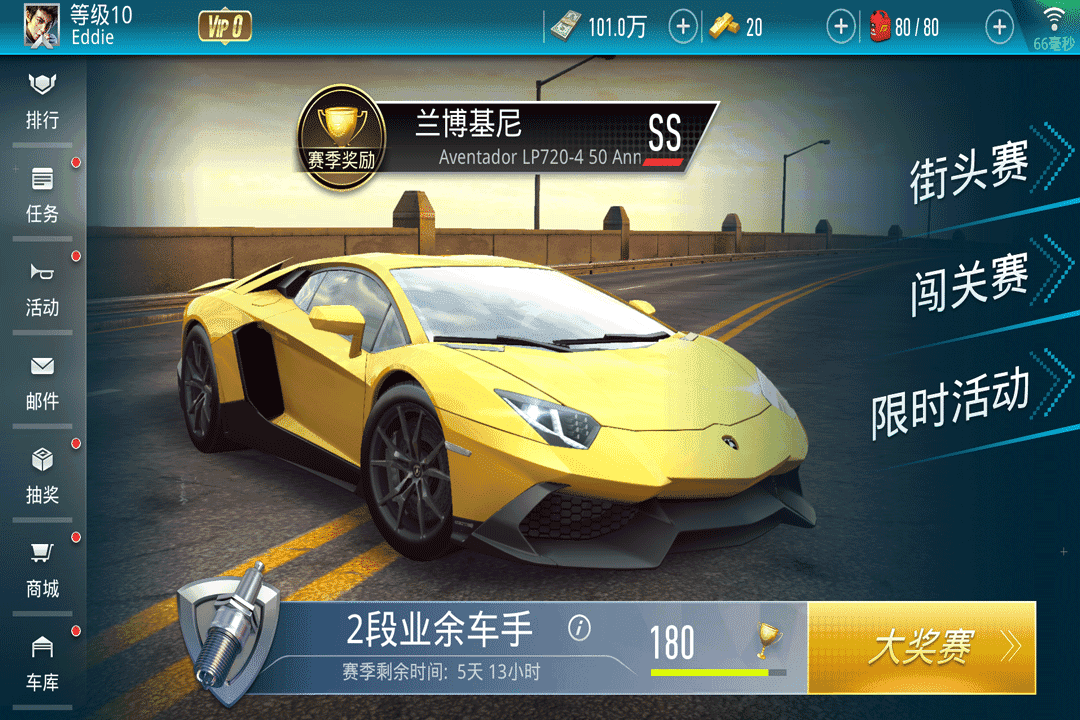Add more cash with the plus button
The image size is (1080, 720).
click(683, 27)
